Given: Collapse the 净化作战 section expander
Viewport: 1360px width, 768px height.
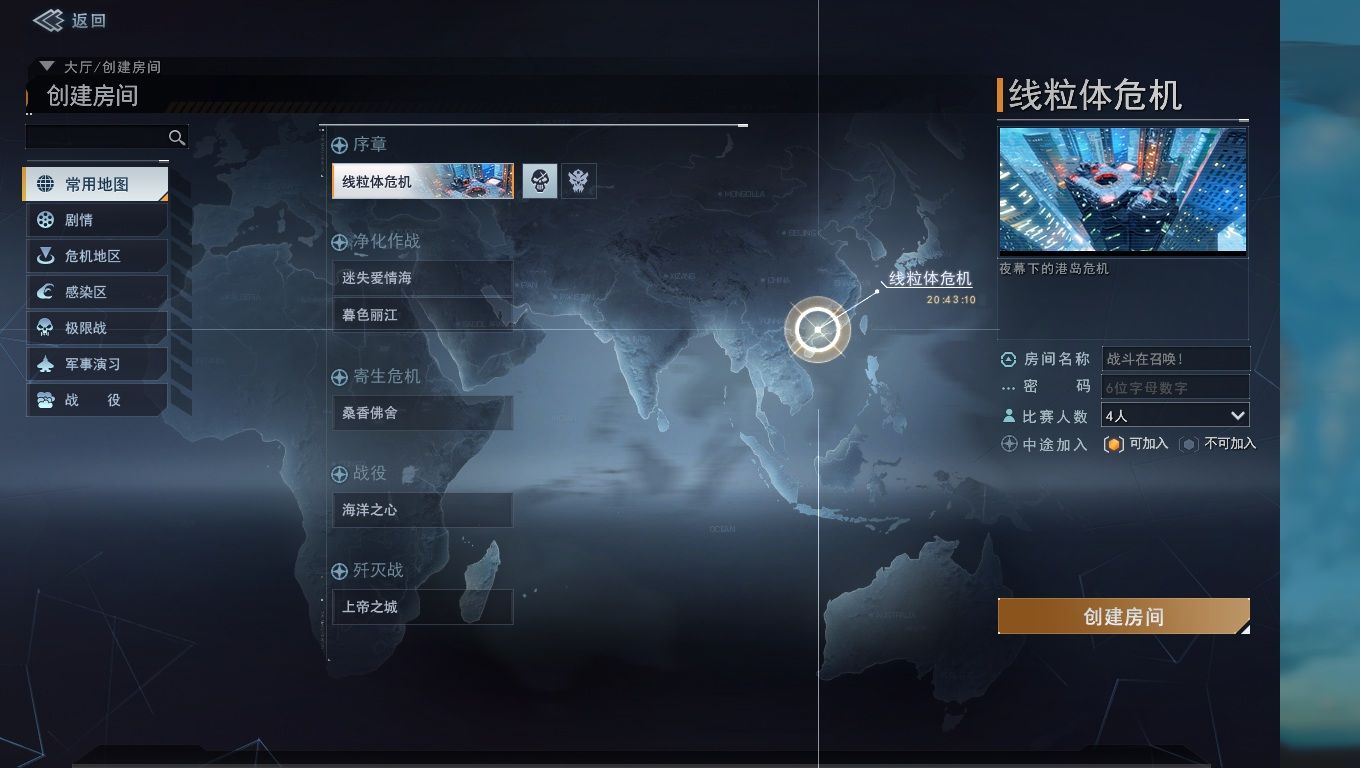Looking at the screenshot, I should point(339,242).
